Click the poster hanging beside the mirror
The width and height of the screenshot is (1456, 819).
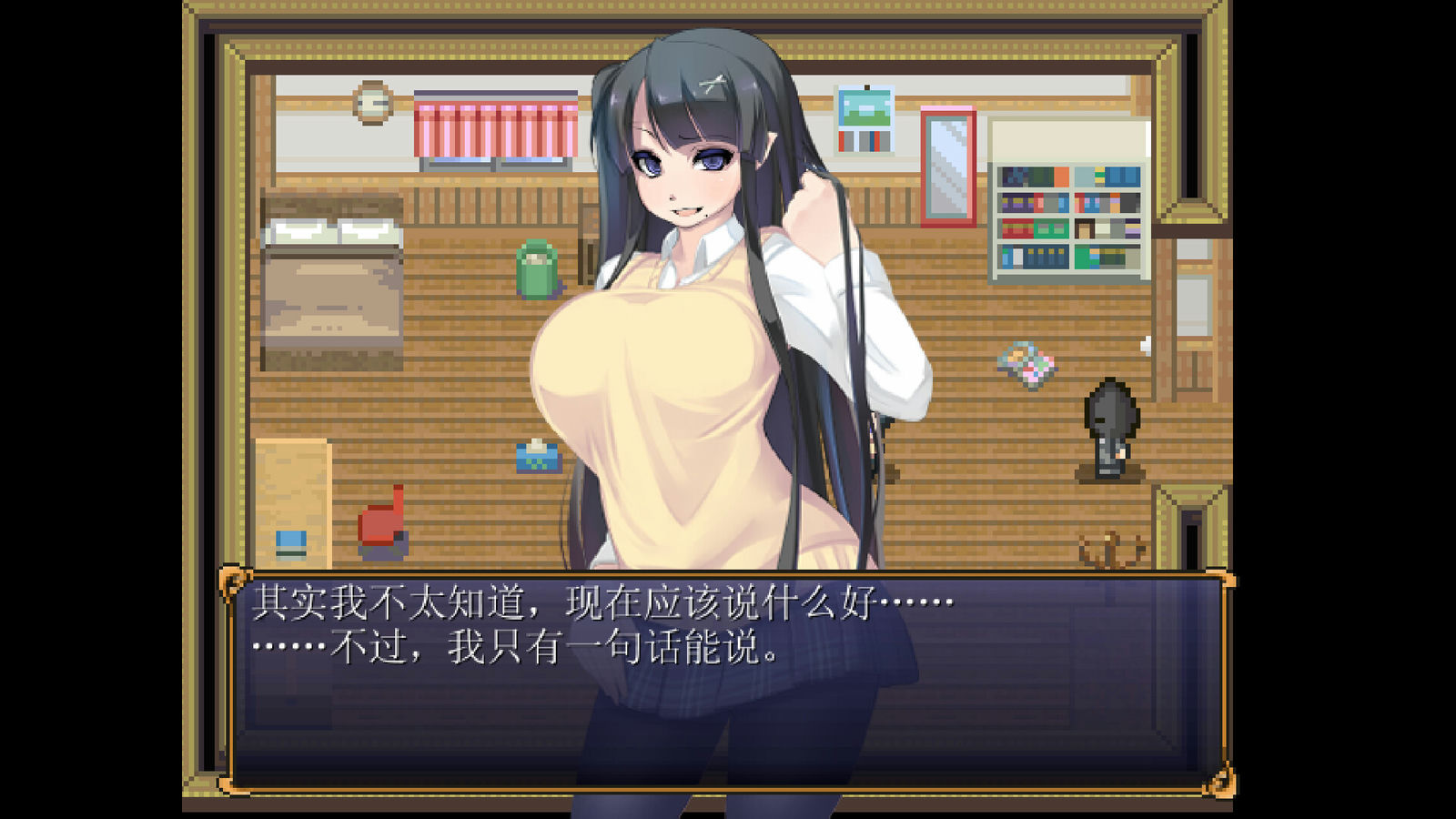click(x=867, y=118)
